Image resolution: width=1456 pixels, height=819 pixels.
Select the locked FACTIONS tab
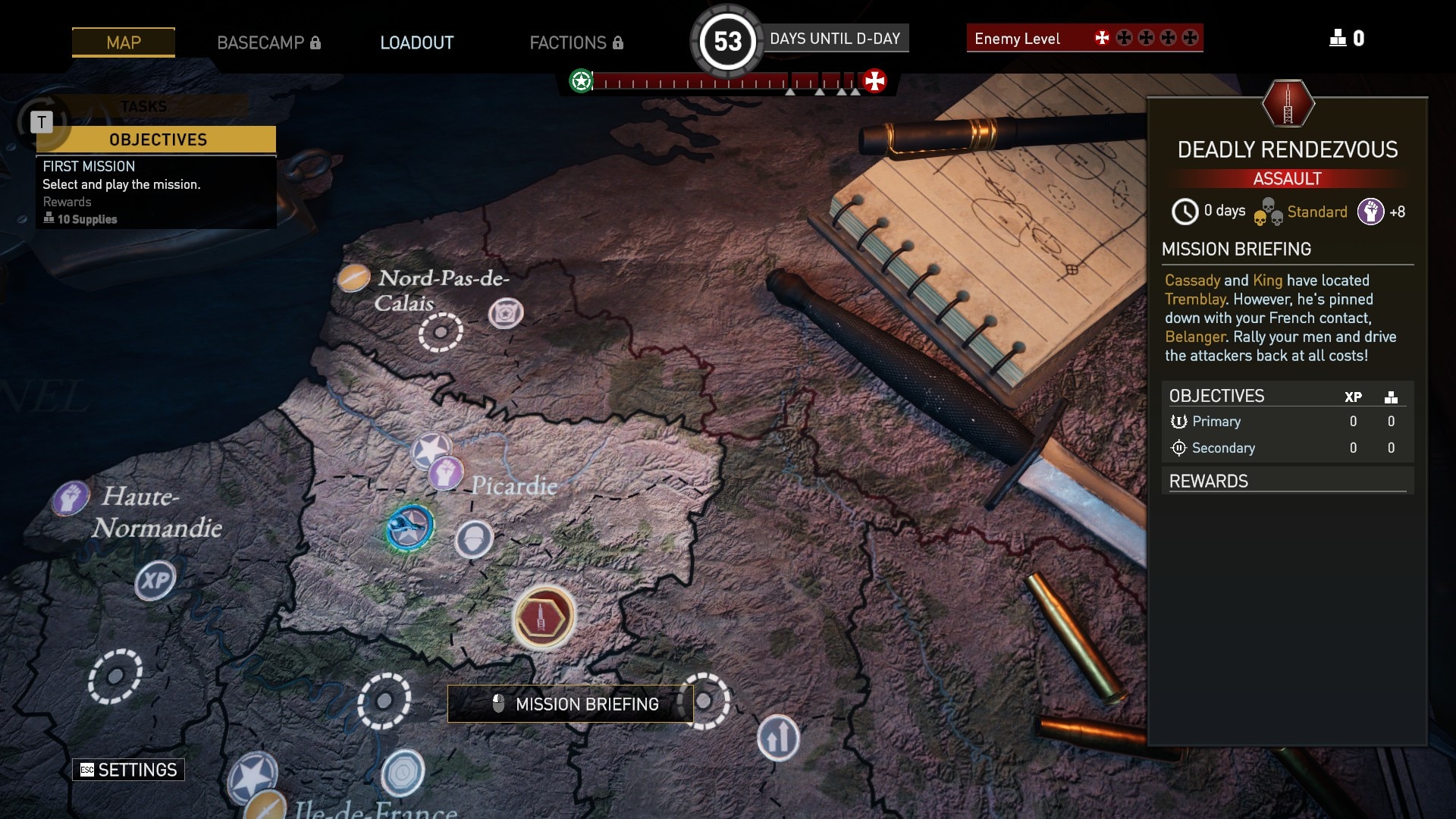576,42
